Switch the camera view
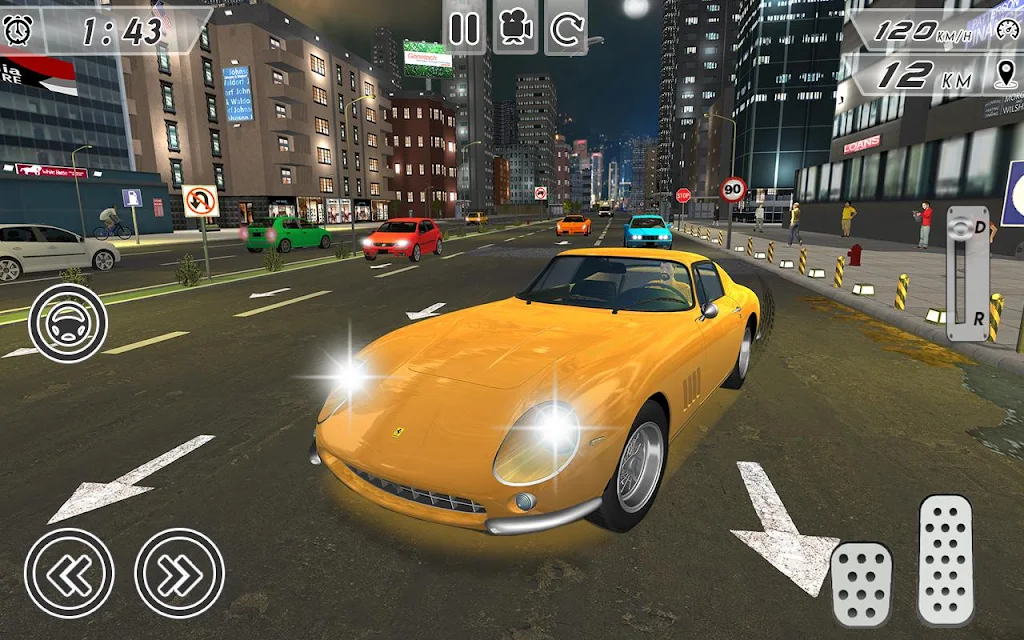 click(x=515, y=28)
